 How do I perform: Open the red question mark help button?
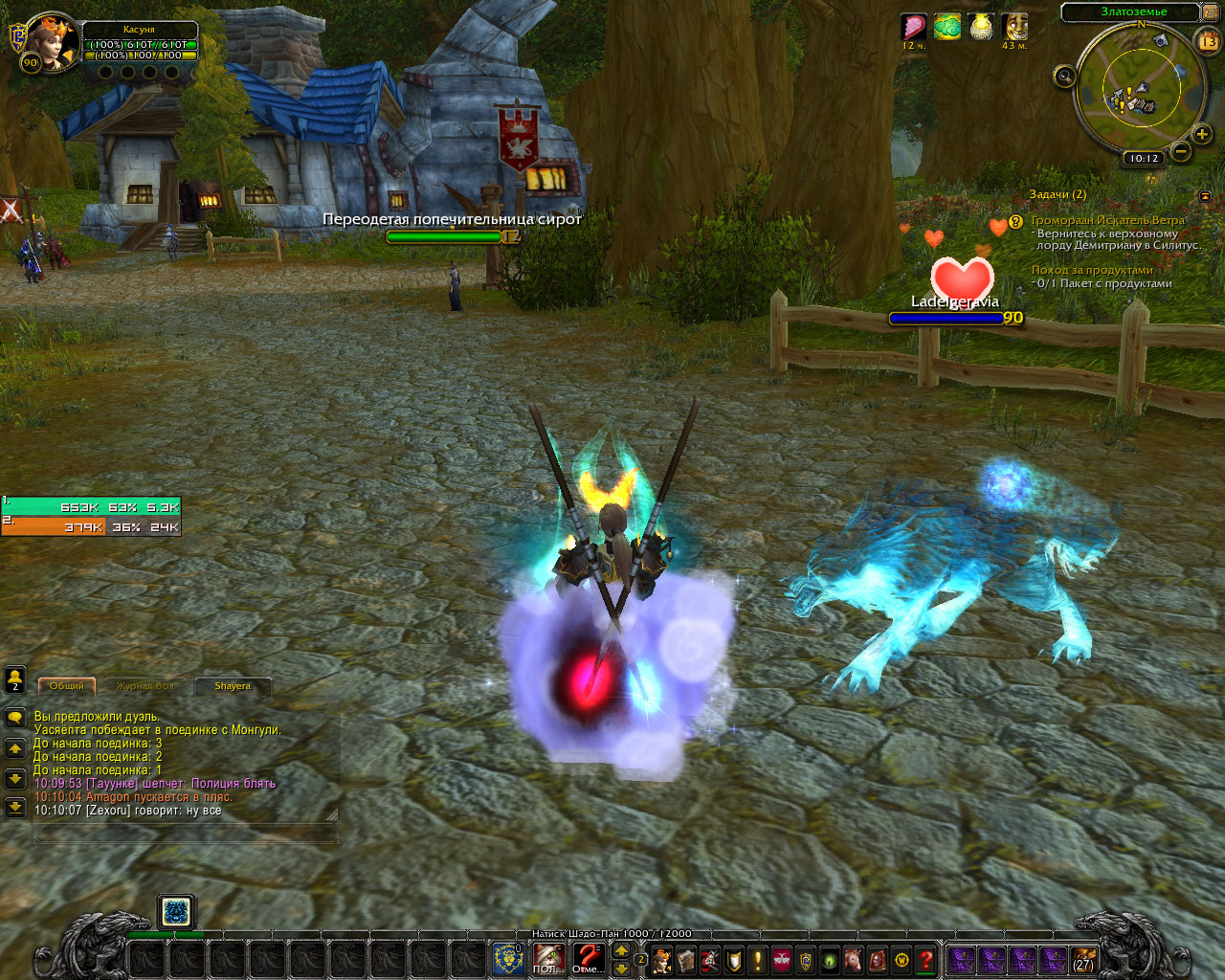coord(925,960)
